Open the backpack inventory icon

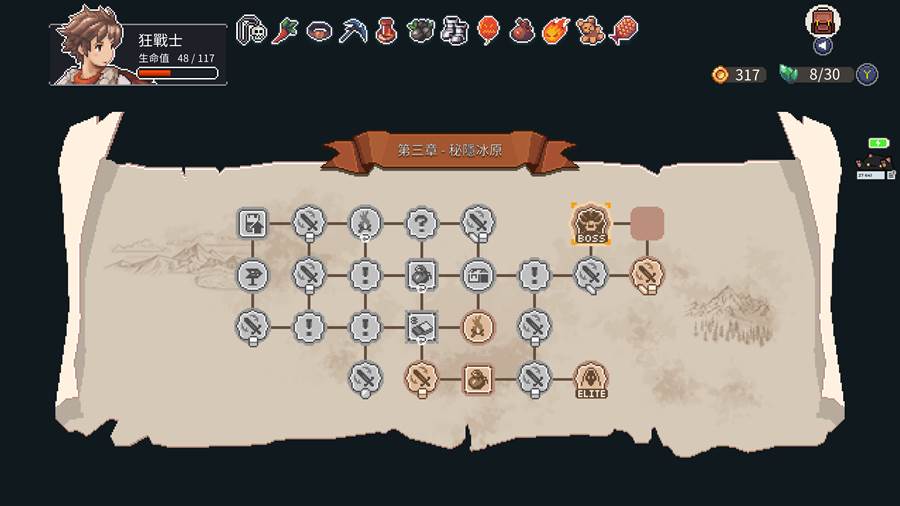pyautogui.click(x=822, y=21)
